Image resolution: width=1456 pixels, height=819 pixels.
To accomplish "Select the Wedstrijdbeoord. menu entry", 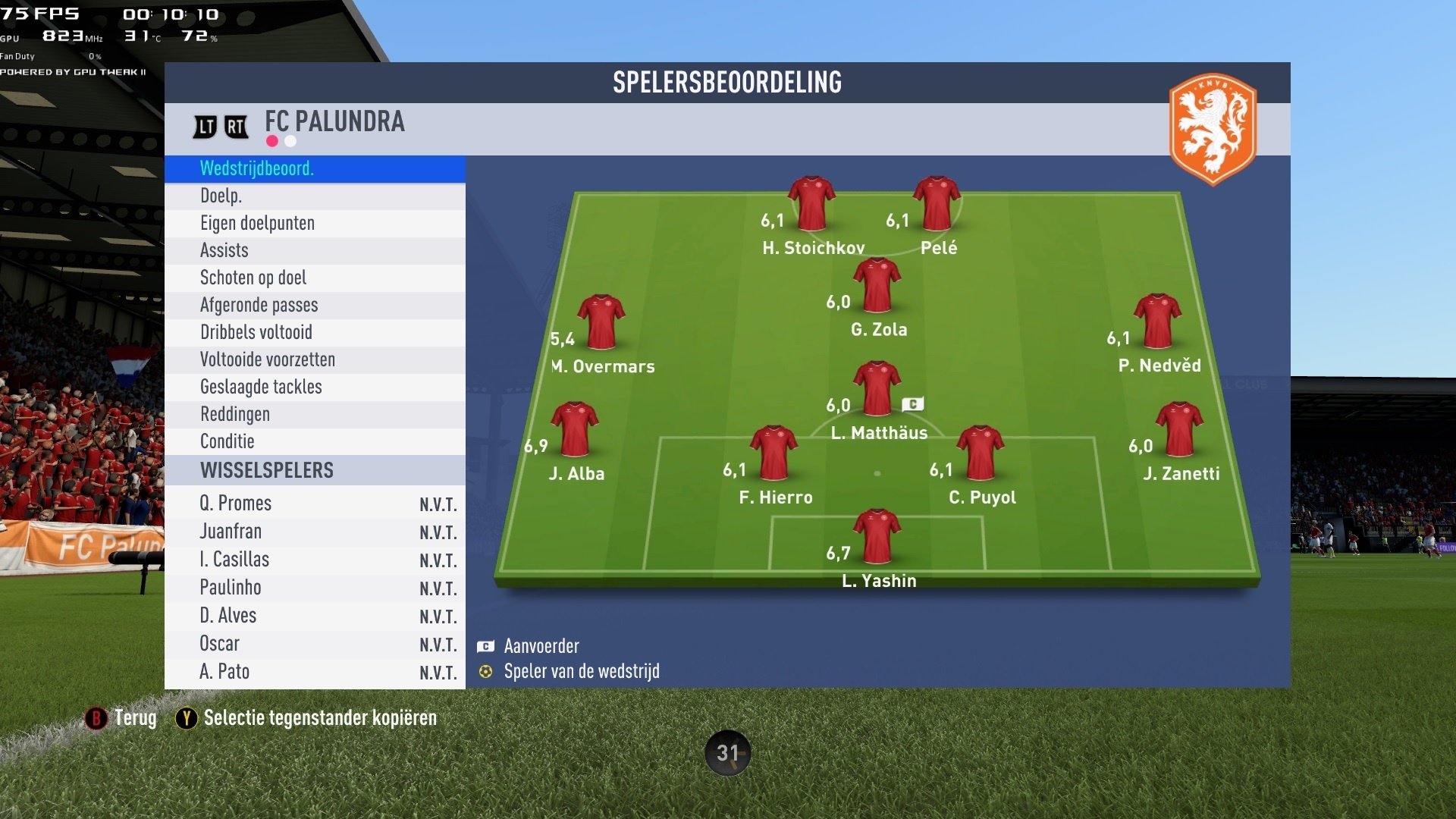I will tap(315, 168).
